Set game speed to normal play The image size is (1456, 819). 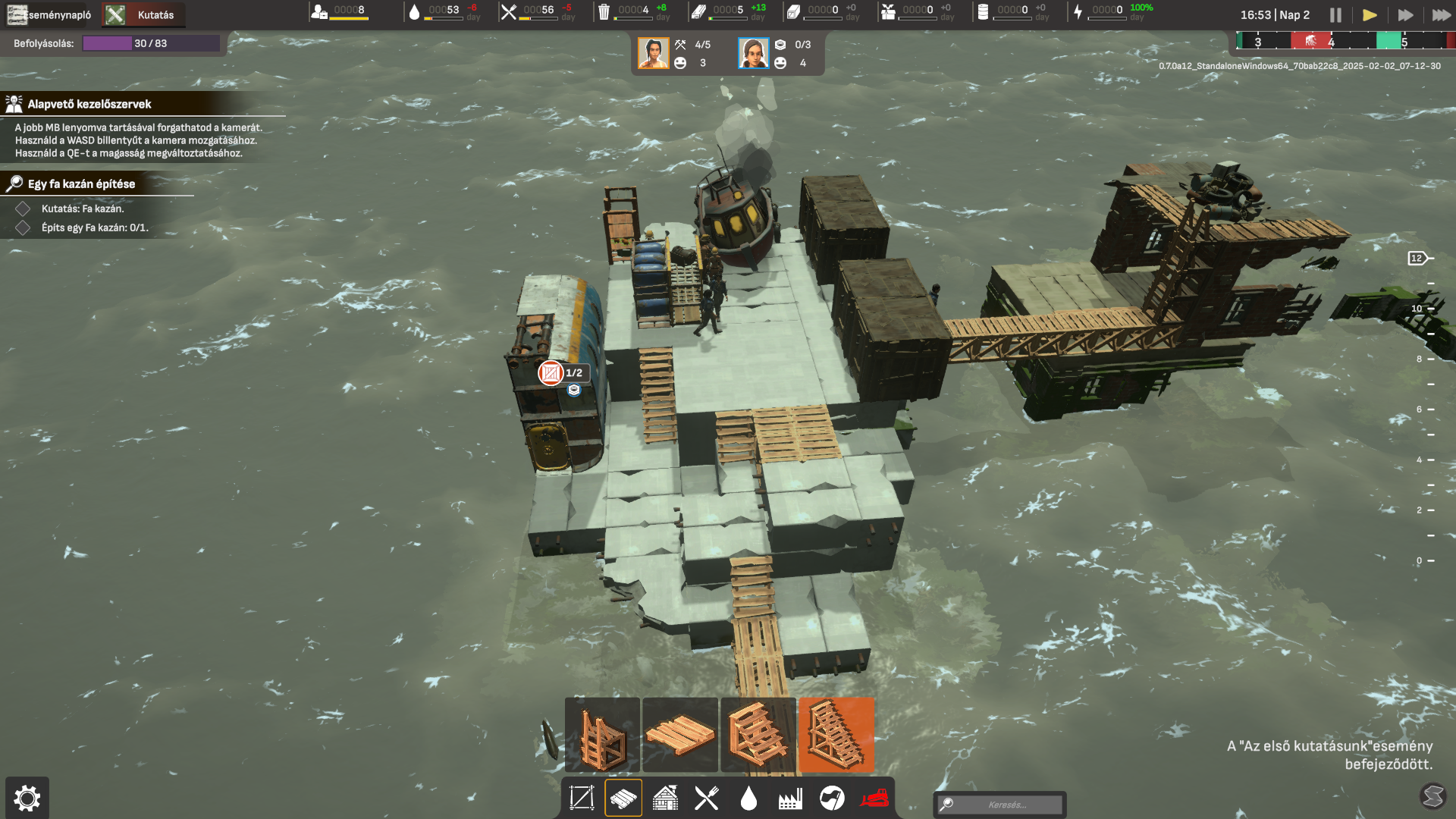1370,15
